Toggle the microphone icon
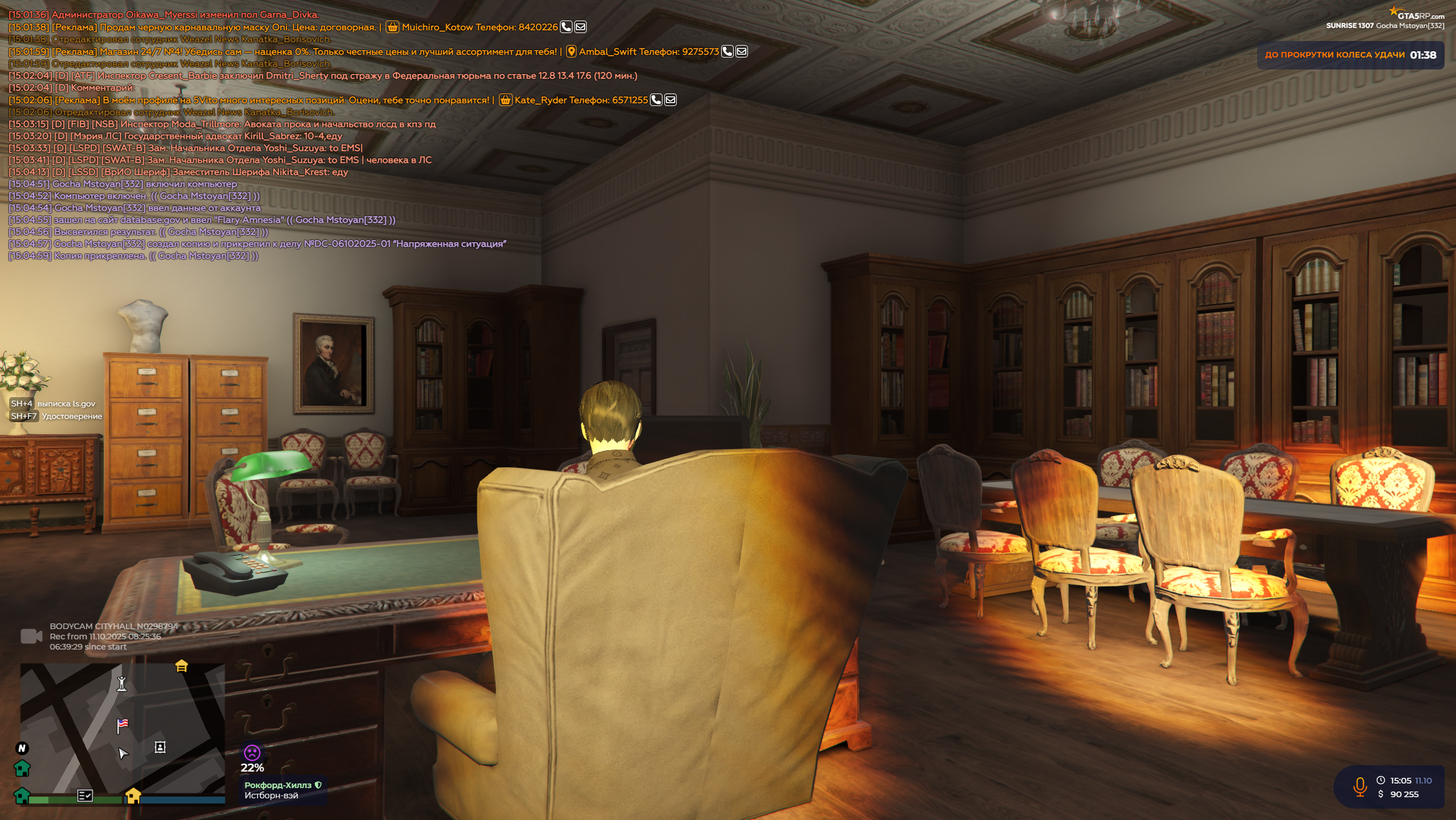The image size is (1456, 820). coord(1360,787)
